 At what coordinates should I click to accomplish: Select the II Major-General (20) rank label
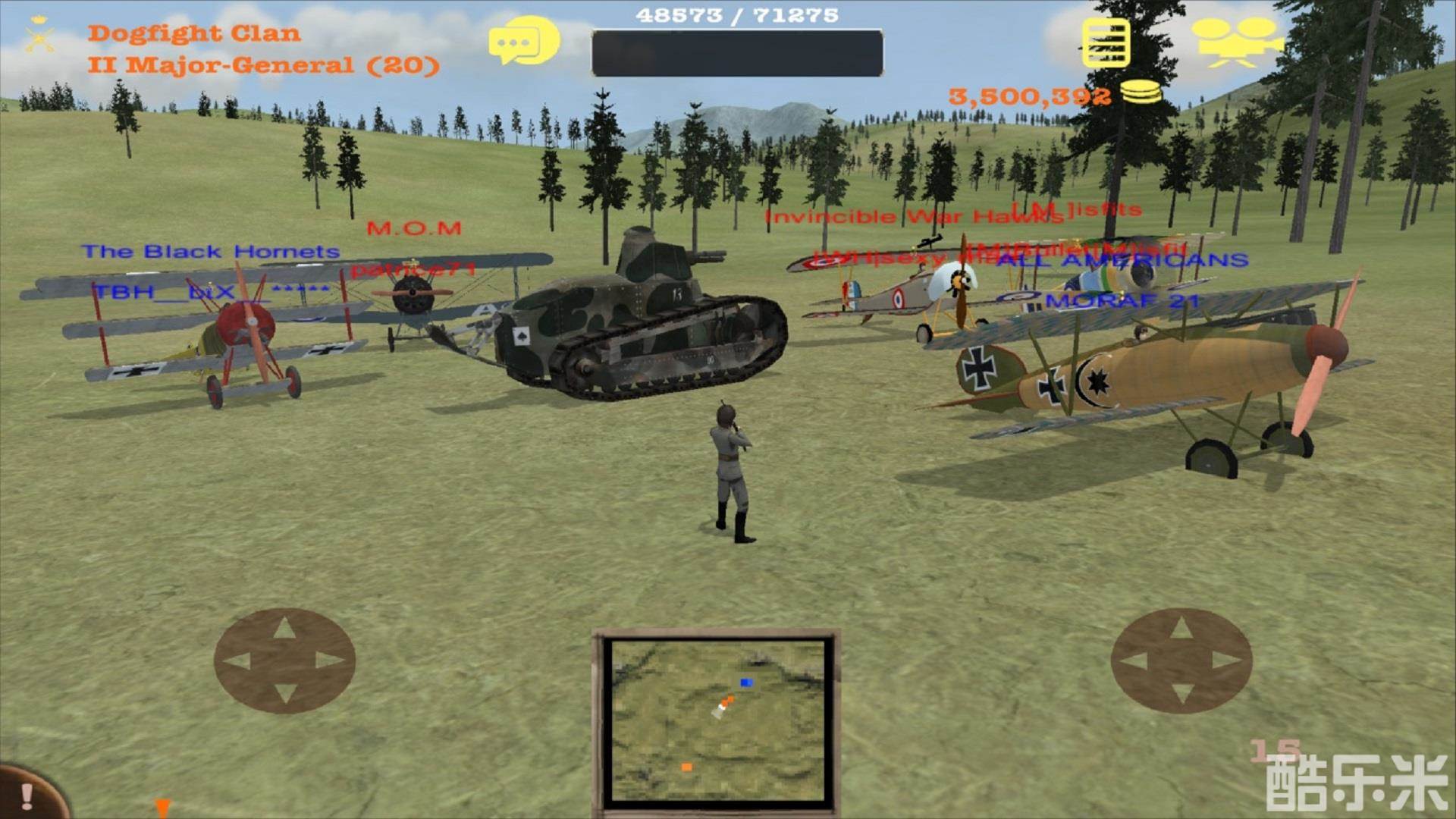pyautogui.click(x=263, y=66)
